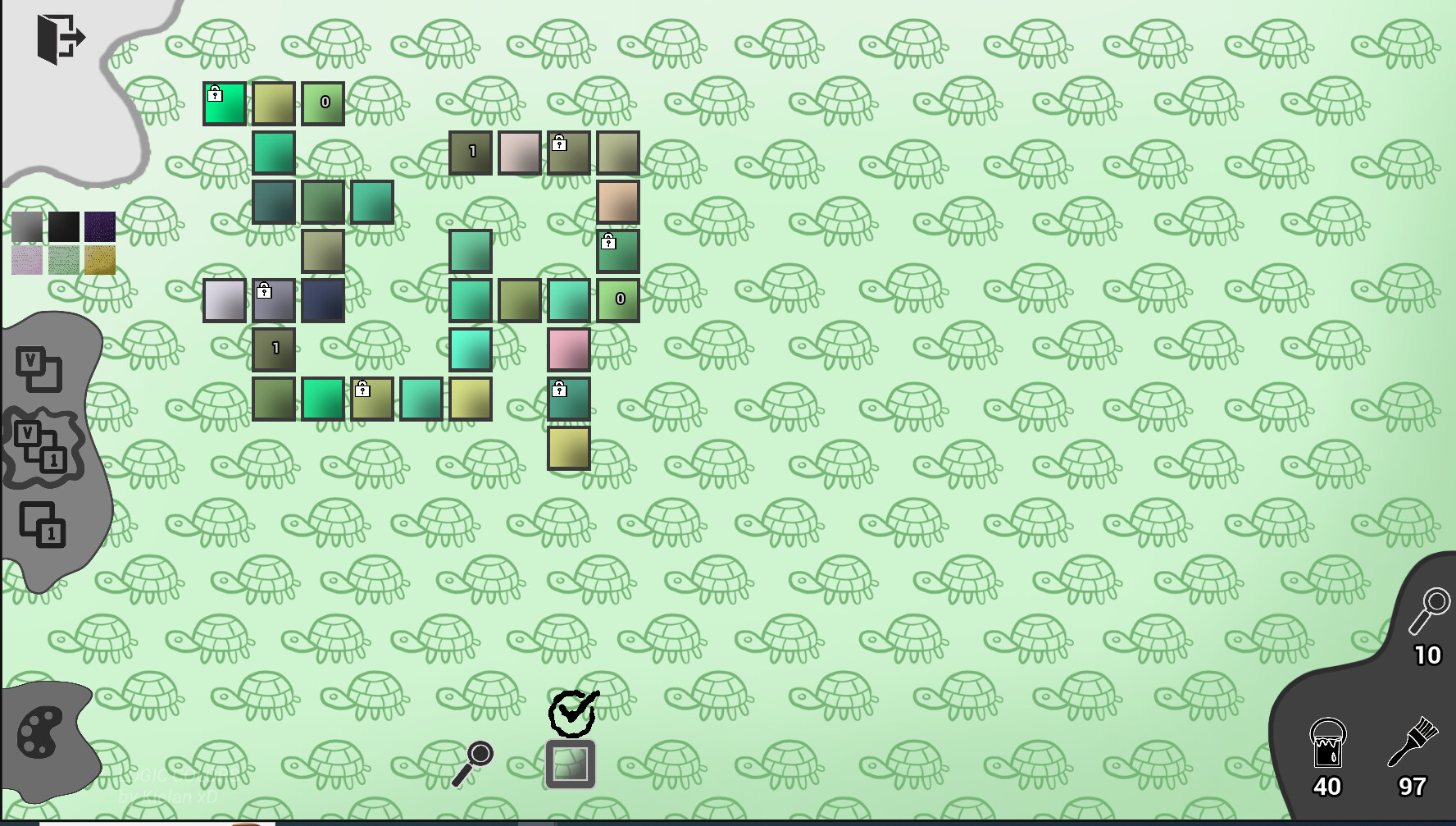This screenshot has width=1456, height=826.
Task: Unlock the padlocked gray tile beside the lavender tile
Action: pos(264,290)
